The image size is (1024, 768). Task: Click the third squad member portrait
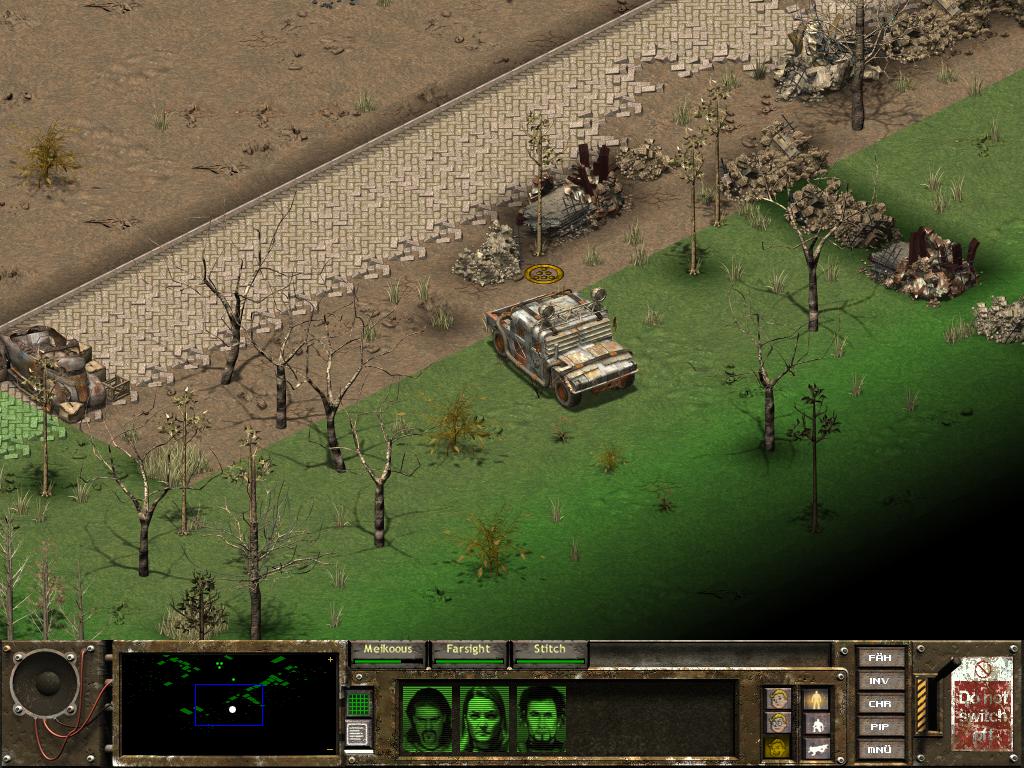[541, 718]
